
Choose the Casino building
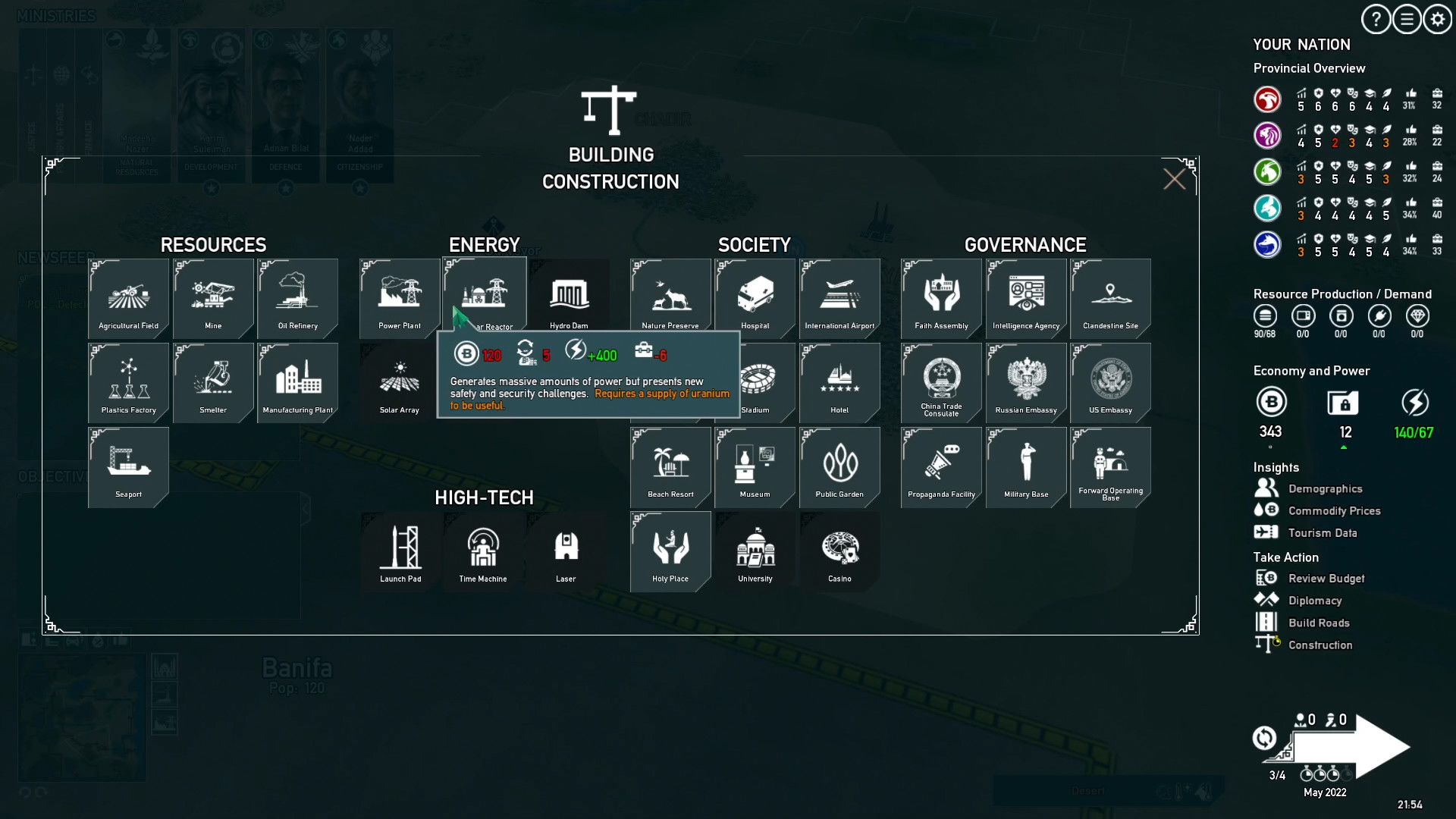840,551
